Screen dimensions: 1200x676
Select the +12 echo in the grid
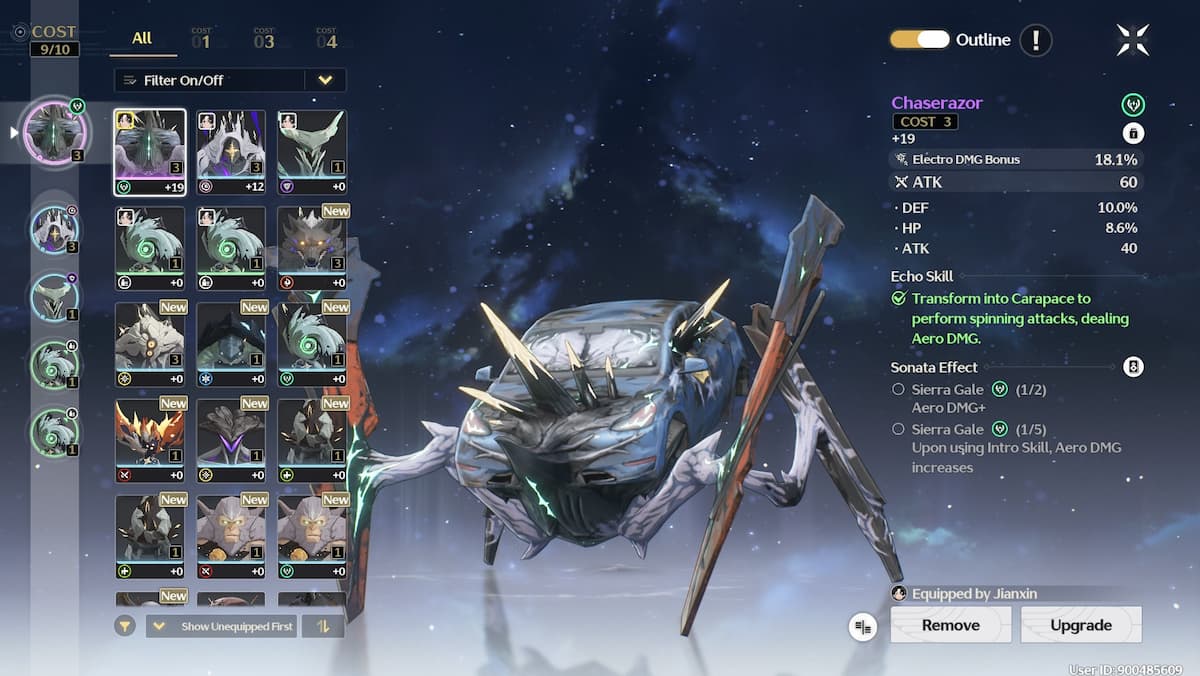[x=231, y=152]
